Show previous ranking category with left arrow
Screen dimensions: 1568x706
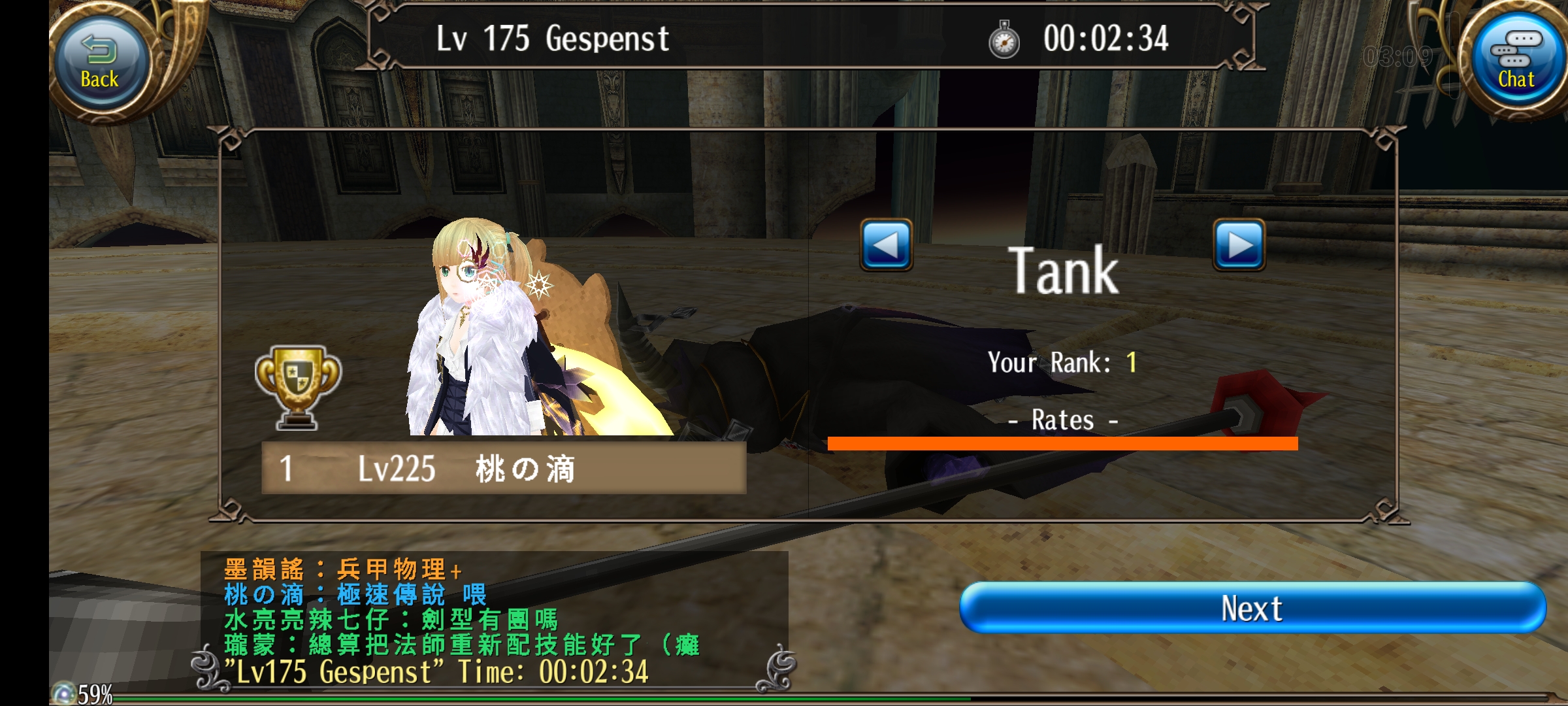pyautogui.click(x=886, y=245)
